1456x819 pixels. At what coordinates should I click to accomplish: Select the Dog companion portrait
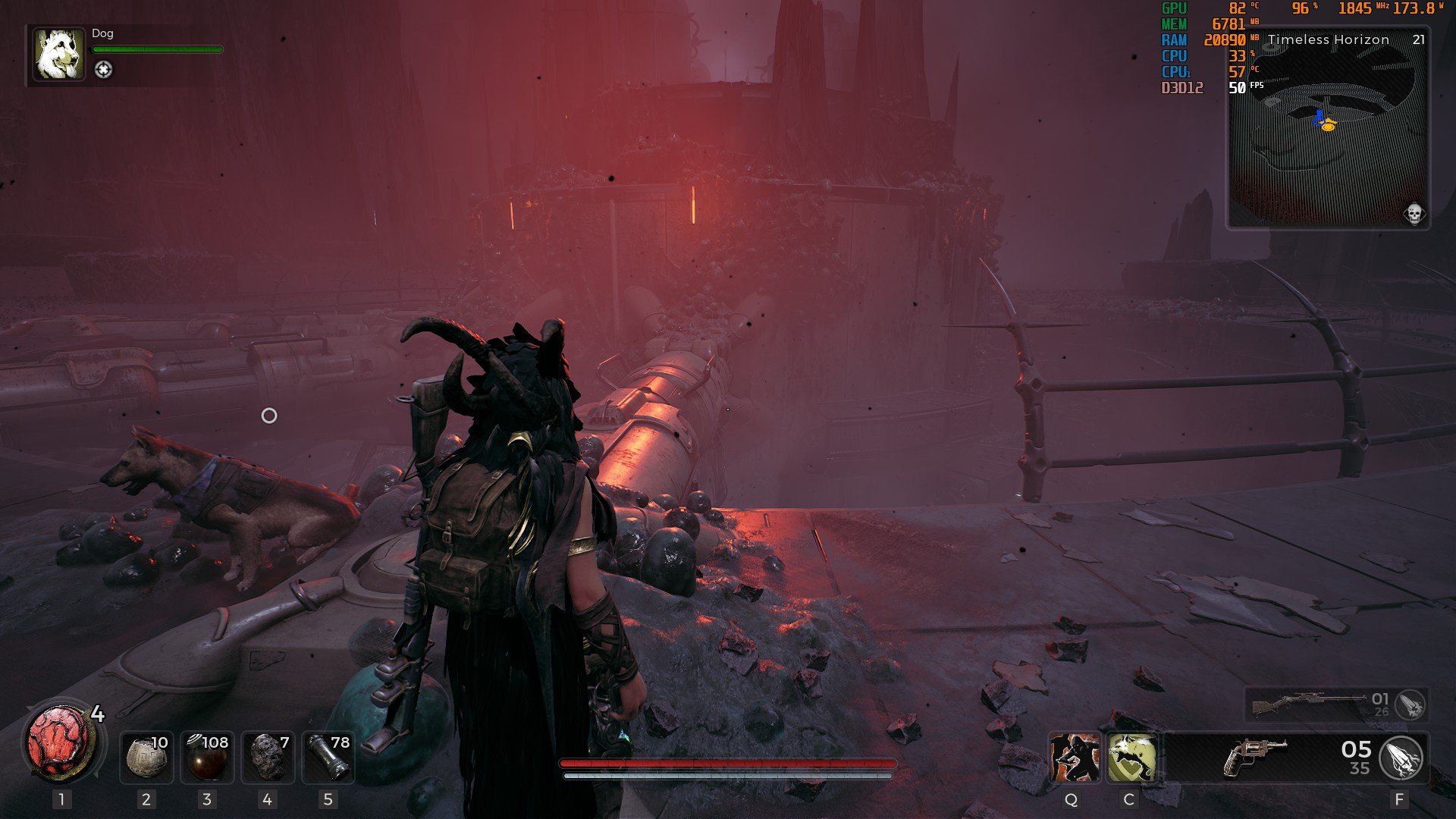pos(58,54)
